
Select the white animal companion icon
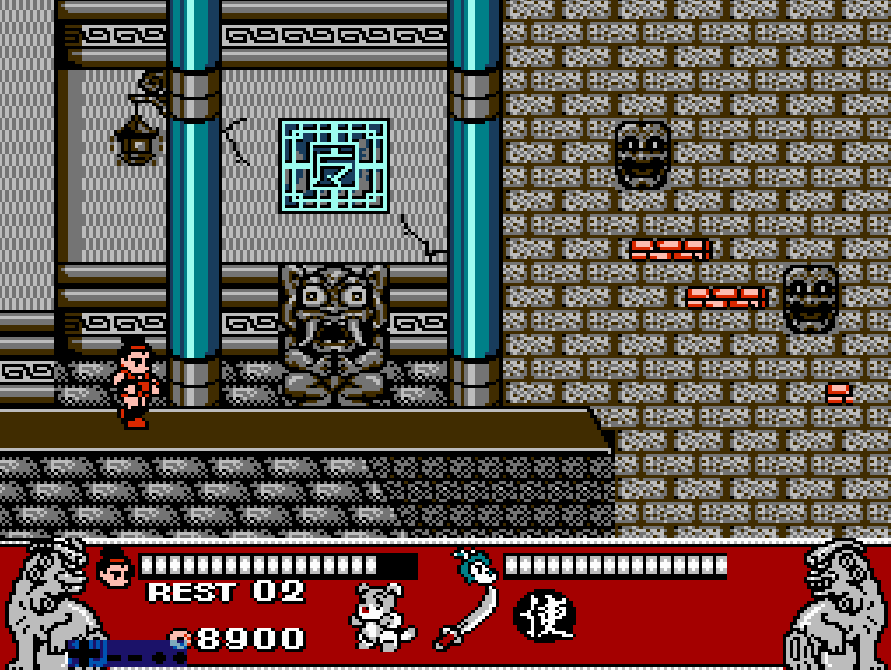tap(383, 616)
